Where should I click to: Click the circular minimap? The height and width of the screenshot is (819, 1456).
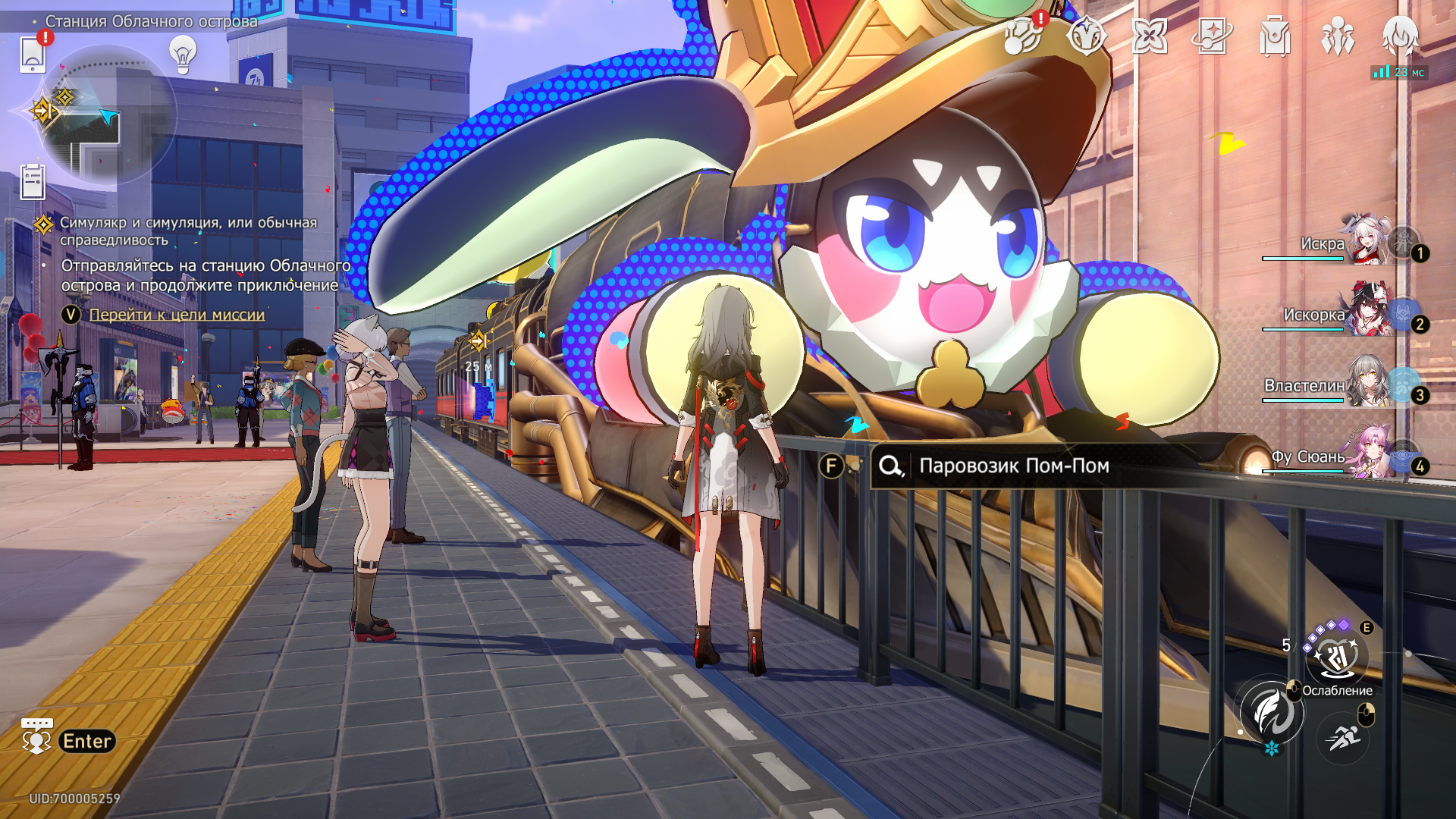coord(106,114)
